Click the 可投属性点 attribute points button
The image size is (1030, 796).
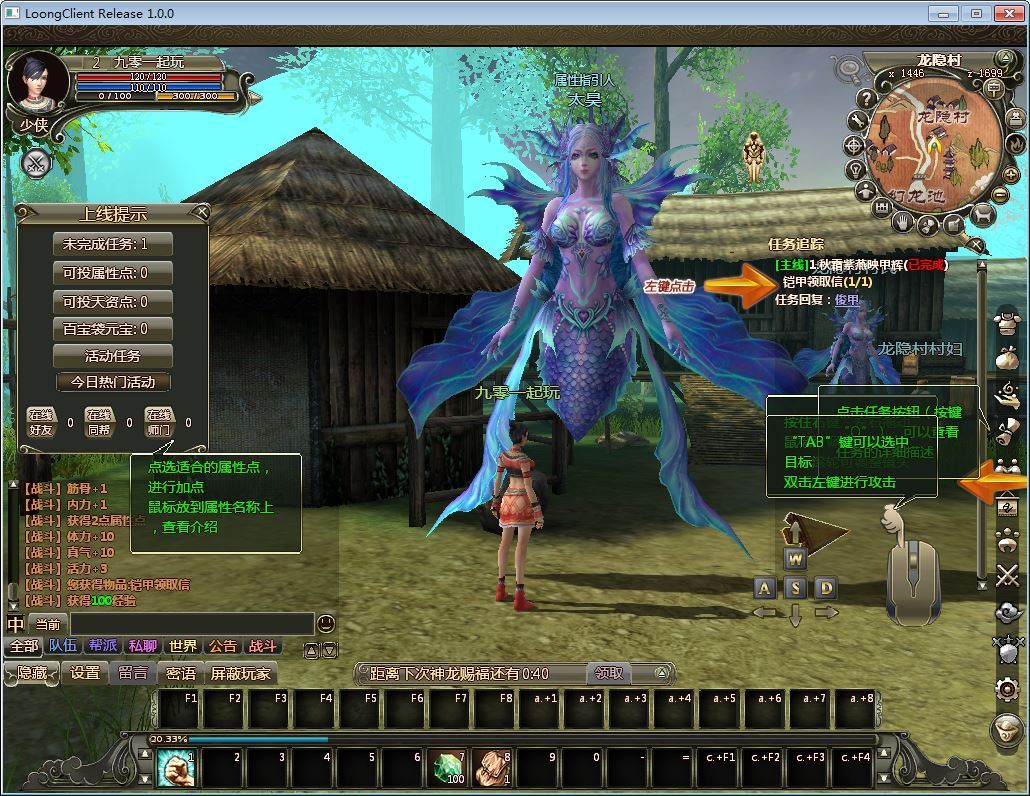point(112,273)
